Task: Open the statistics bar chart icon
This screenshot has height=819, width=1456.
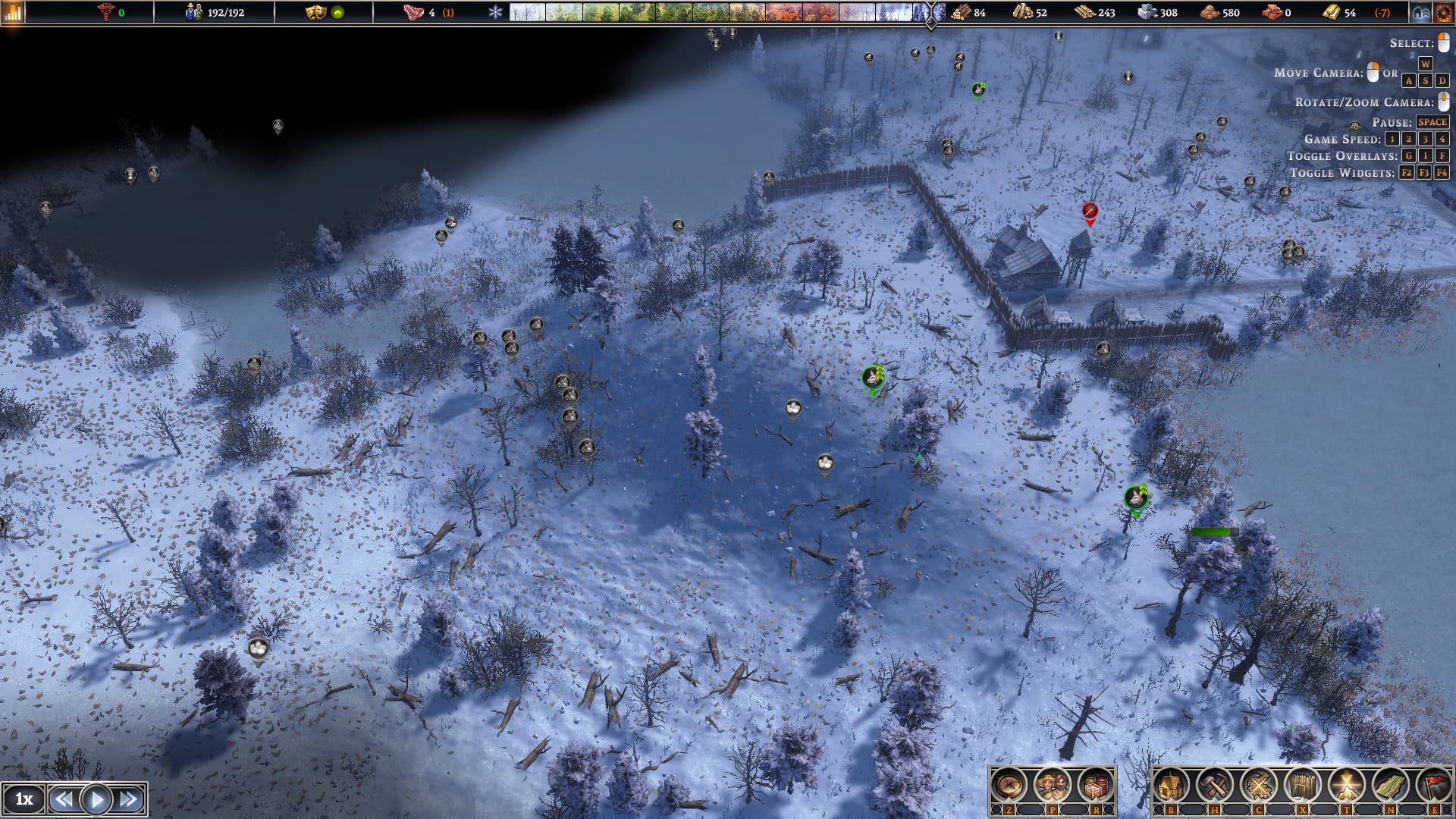Action: click(x=13, y=12)
